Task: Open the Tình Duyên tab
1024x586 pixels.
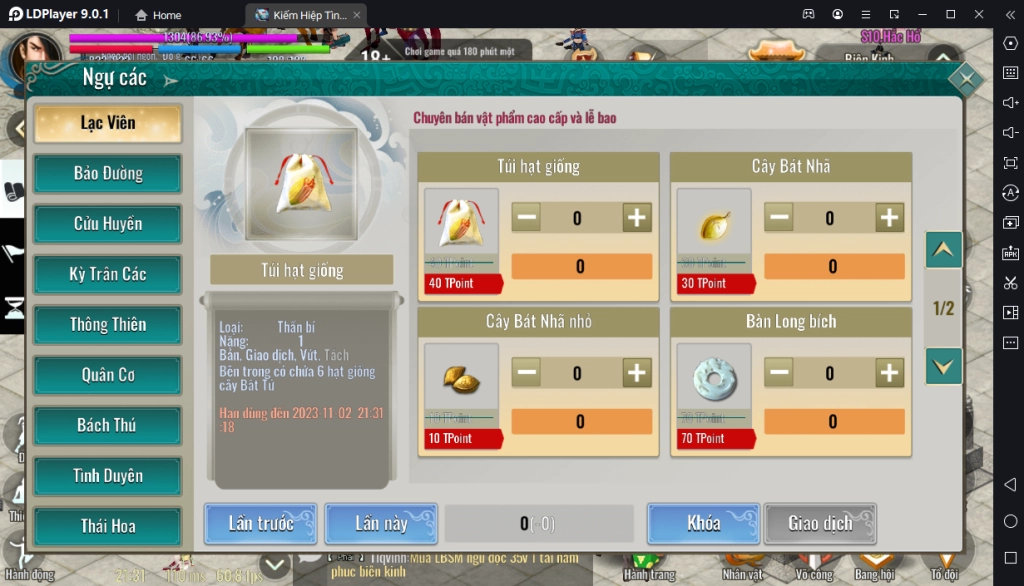Action: [108, 477]
